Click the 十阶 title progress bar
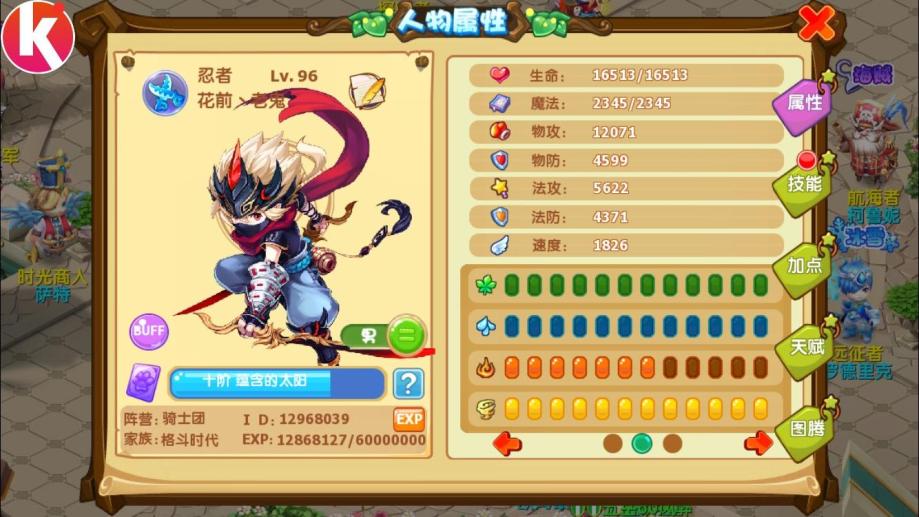 (277, 383)
